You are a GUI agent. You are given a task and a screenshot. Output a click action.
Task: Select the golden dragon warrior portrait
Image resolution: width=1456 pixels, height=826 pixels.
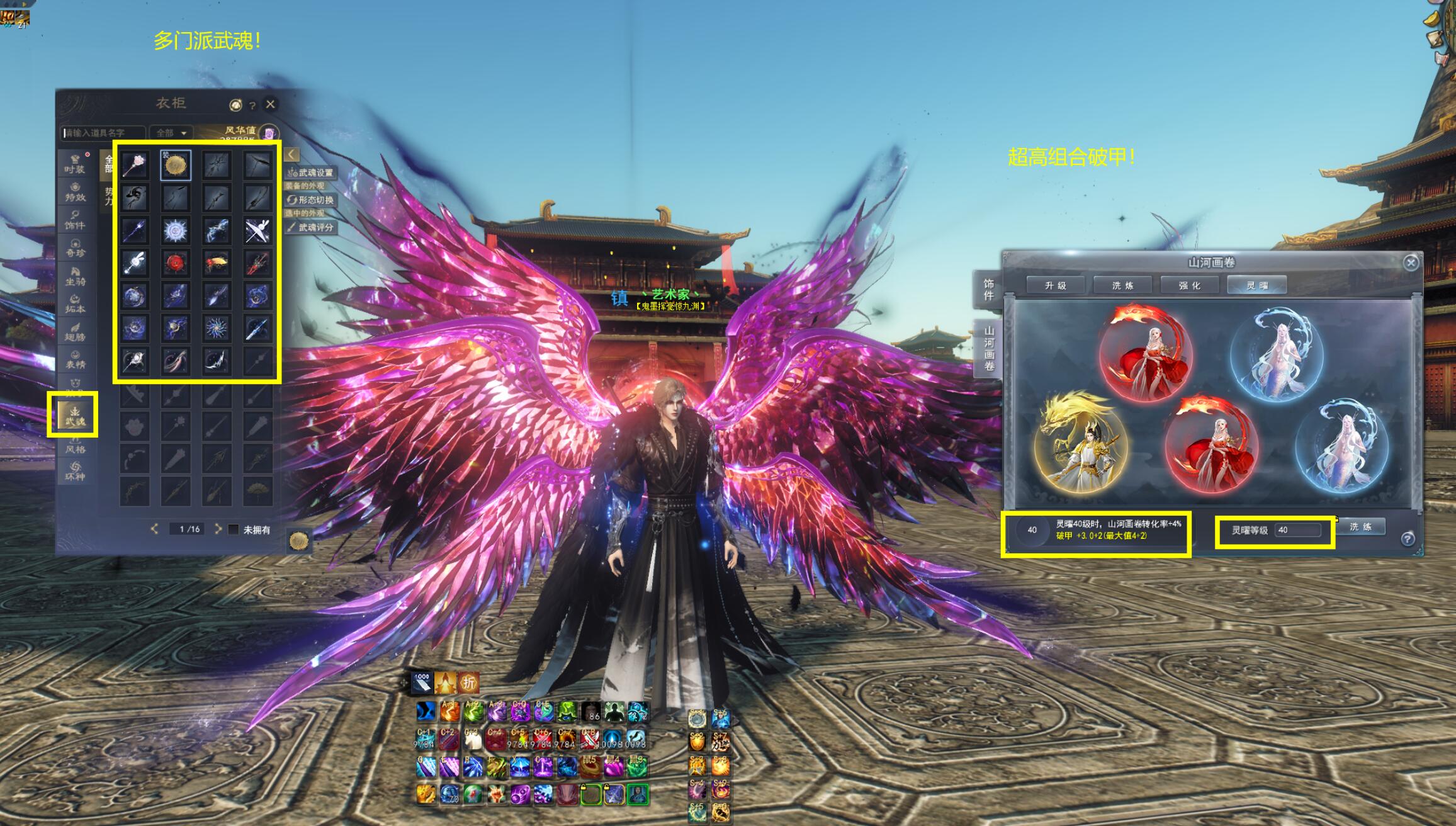pos(1079,444)
